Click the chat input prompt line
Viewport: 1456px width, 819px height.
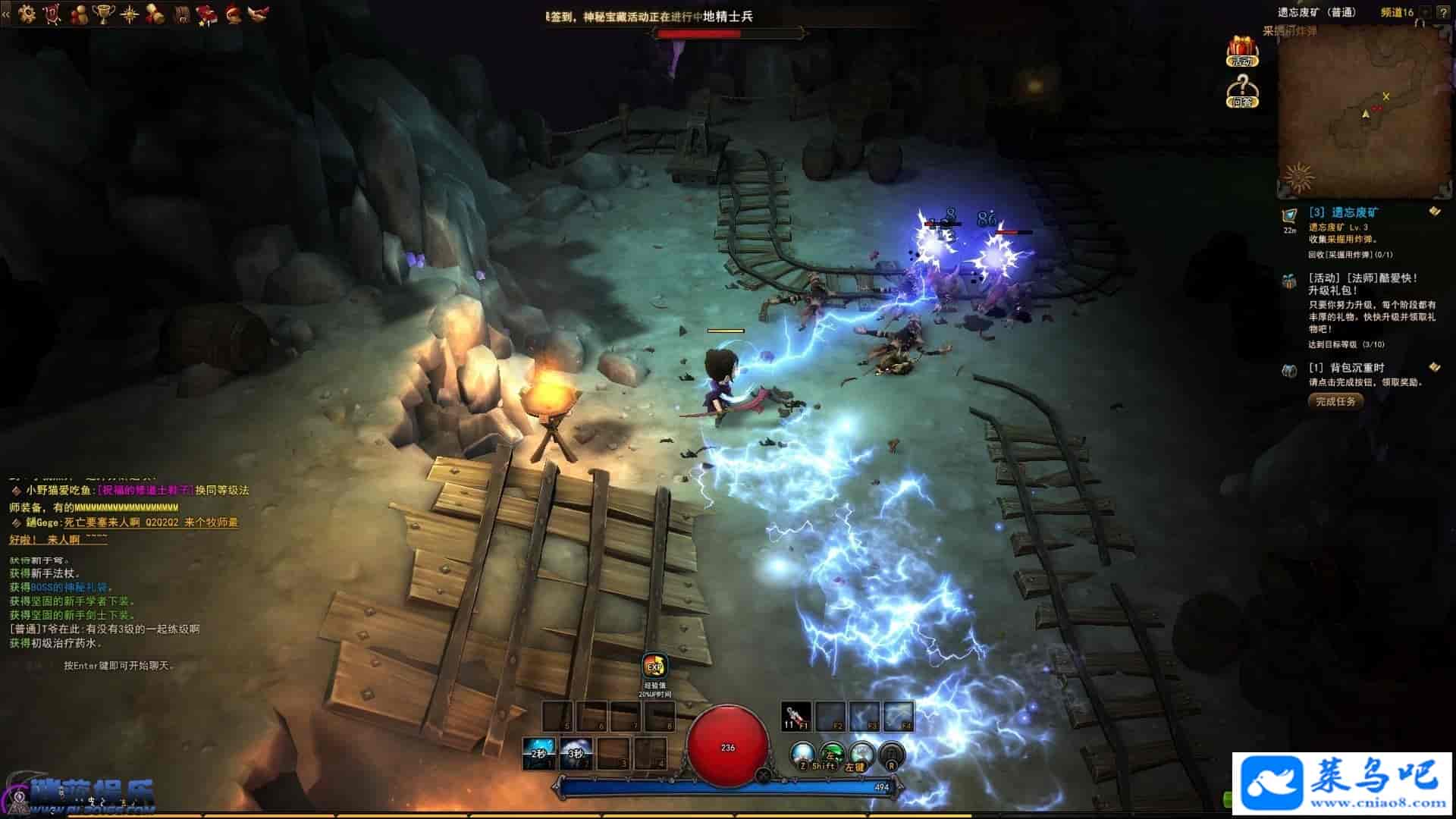tap(120, 666)
